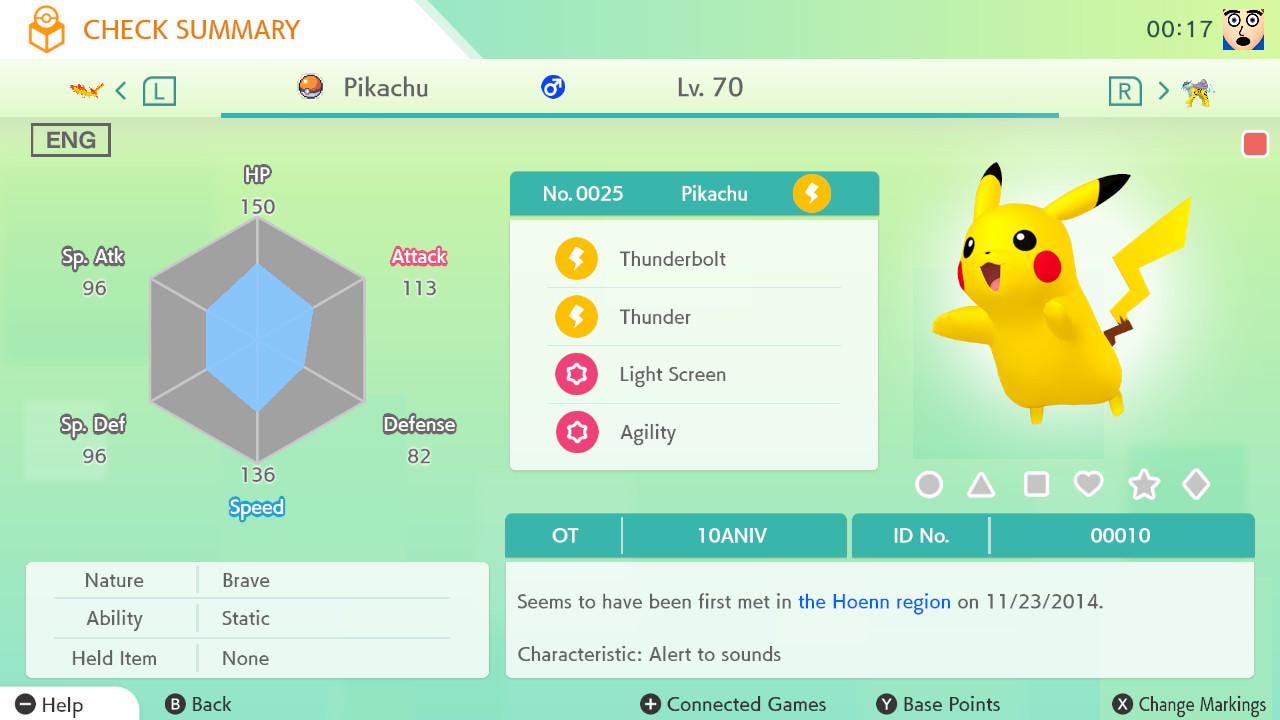Toggle the circle marking
Screen dimensions: 1280x720
tap(929, 485)
